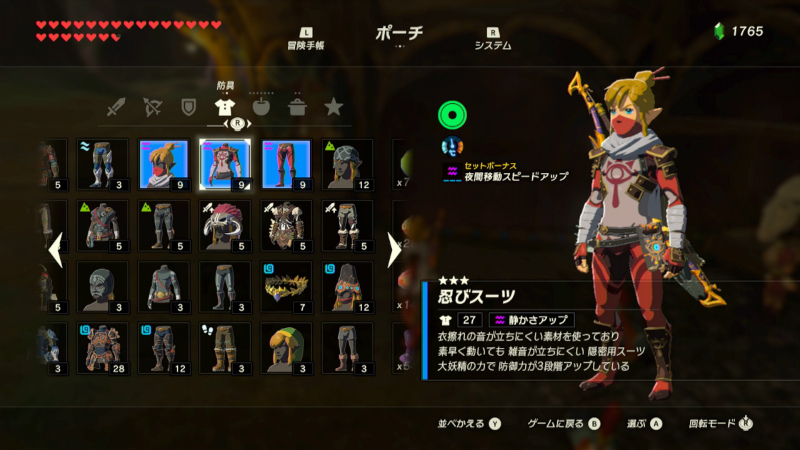Pick the Ancient Cuirass with defense 28
The height and width of the screenshot is (450, 800).
point(103,348)
